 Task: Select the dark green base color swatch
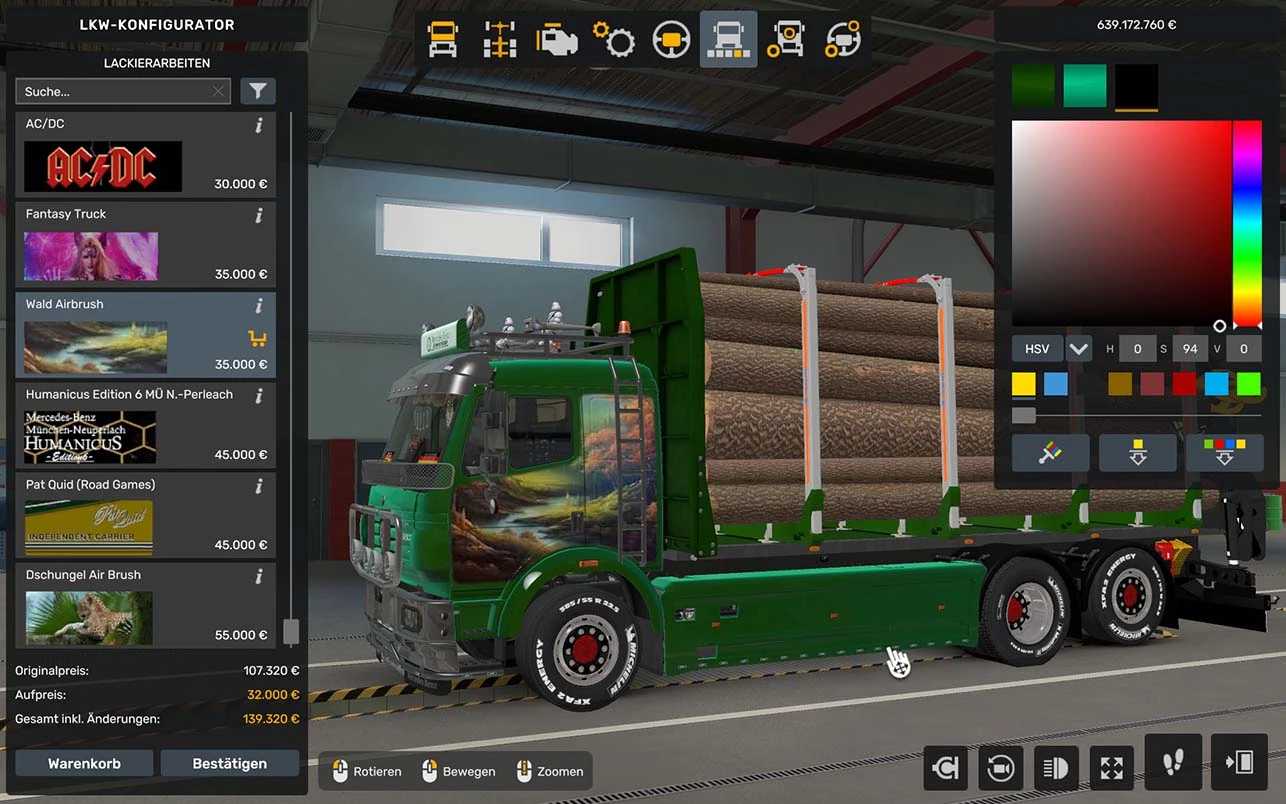[x=1033, y=86]
